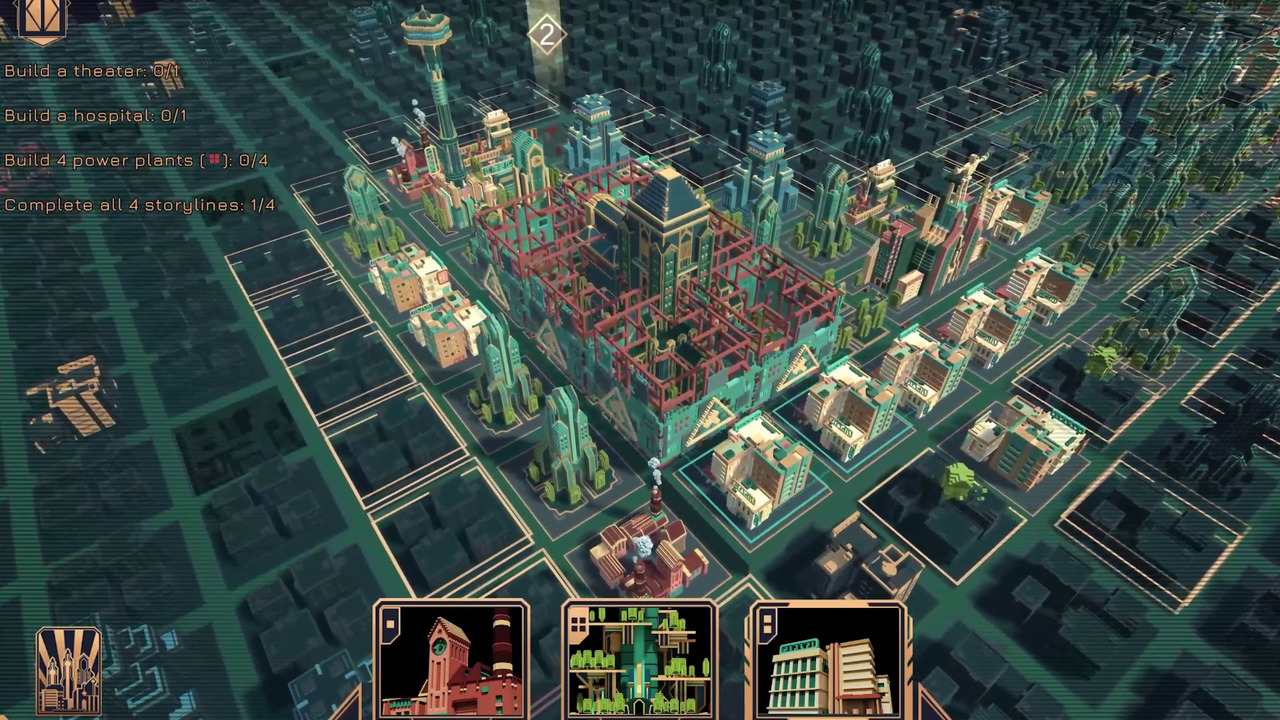Viewport: 1280px width, 720px height.
Task: Click the 'Build a hospital: 0/1' objective
Action: (x=97, y=115)
